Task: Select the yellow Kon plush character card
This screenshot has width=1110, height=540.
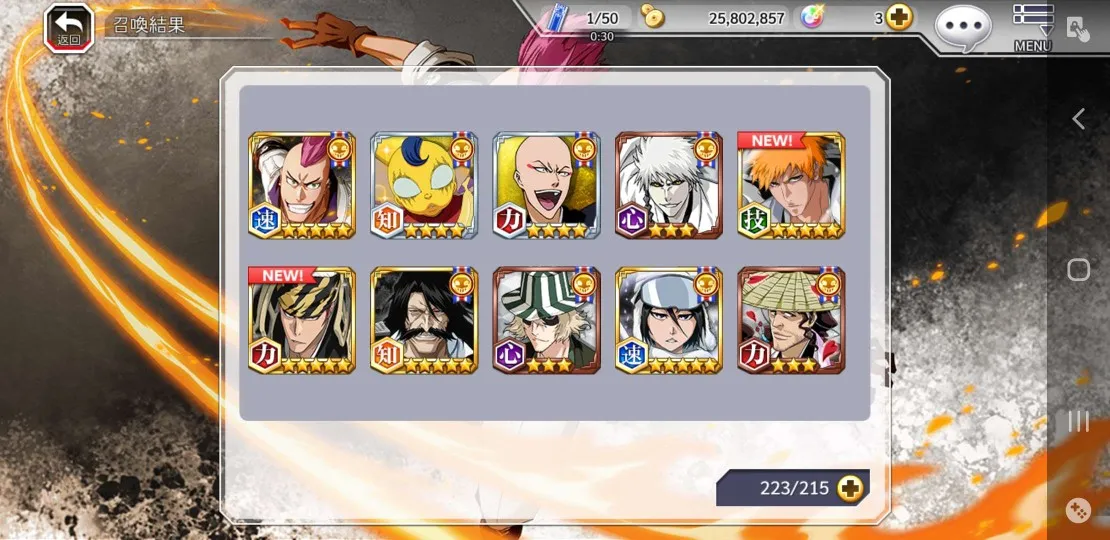Action: [x=424, y=185]
